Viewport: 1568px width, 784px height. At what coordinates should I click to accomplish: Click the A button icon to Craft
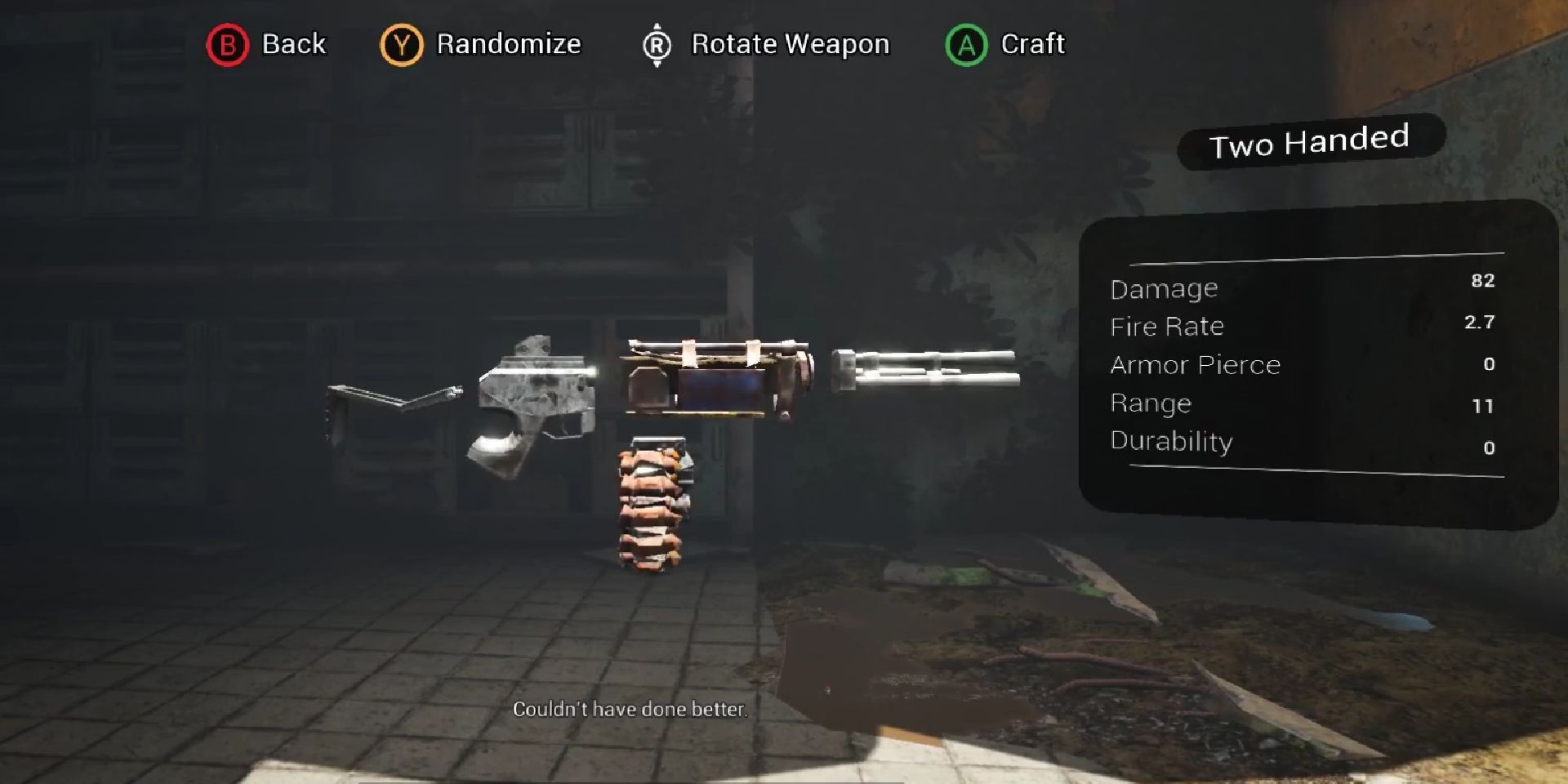coord(966,44)
